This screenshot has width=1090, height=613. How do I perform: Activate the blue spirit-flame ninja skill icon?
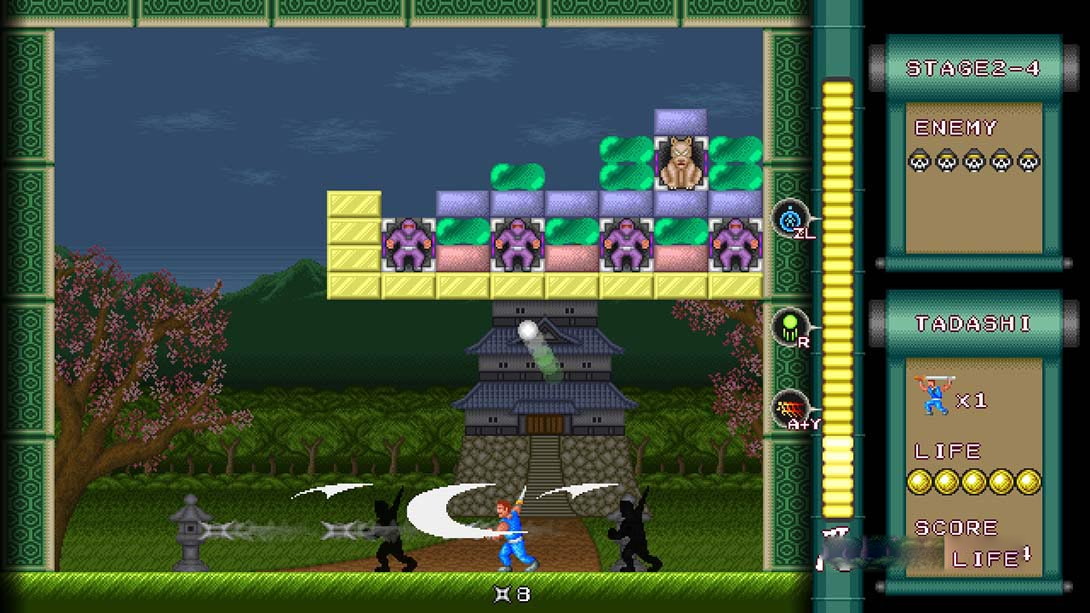click(790, 218)
